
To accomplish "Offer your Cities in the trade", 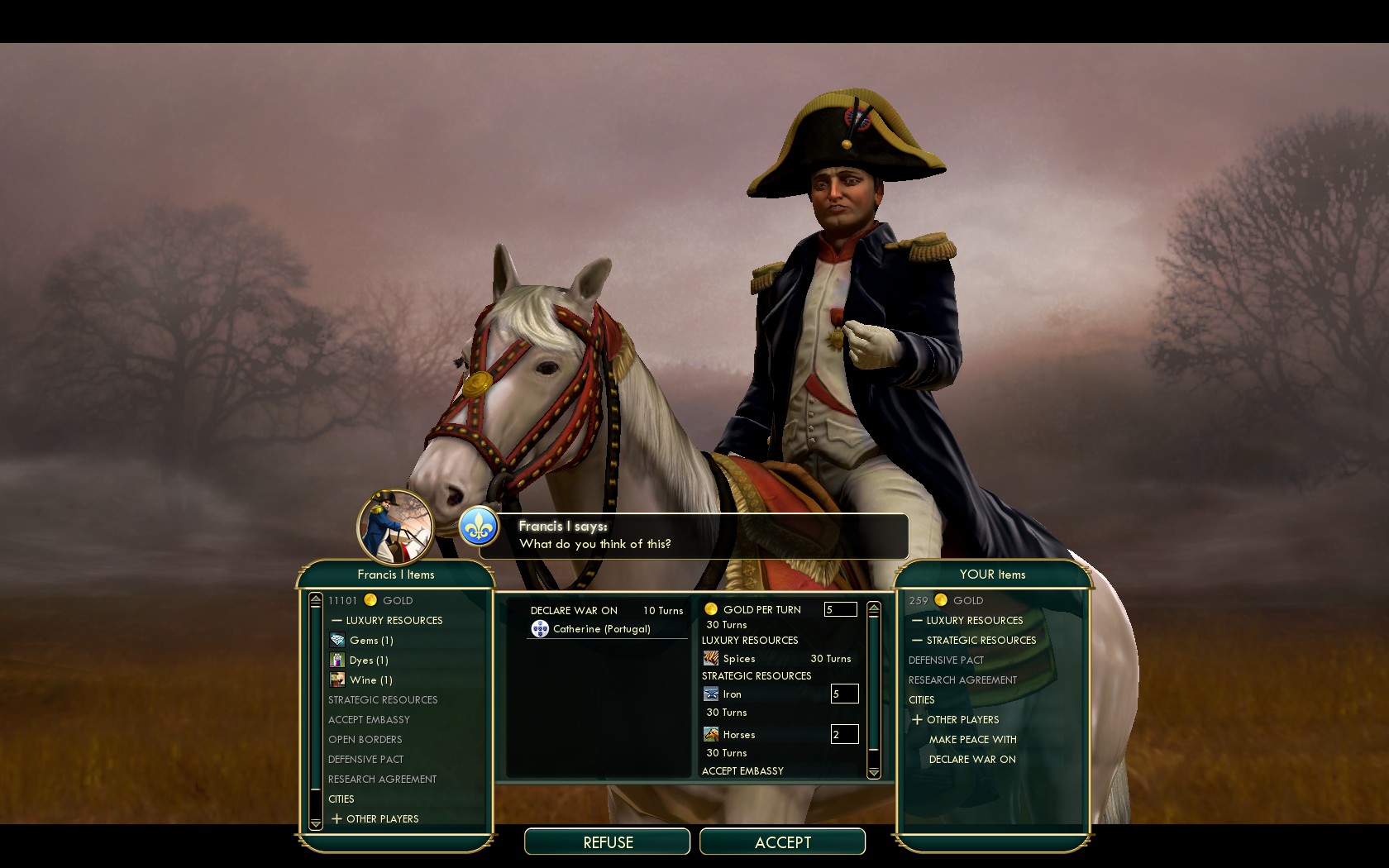I will 922,699.
